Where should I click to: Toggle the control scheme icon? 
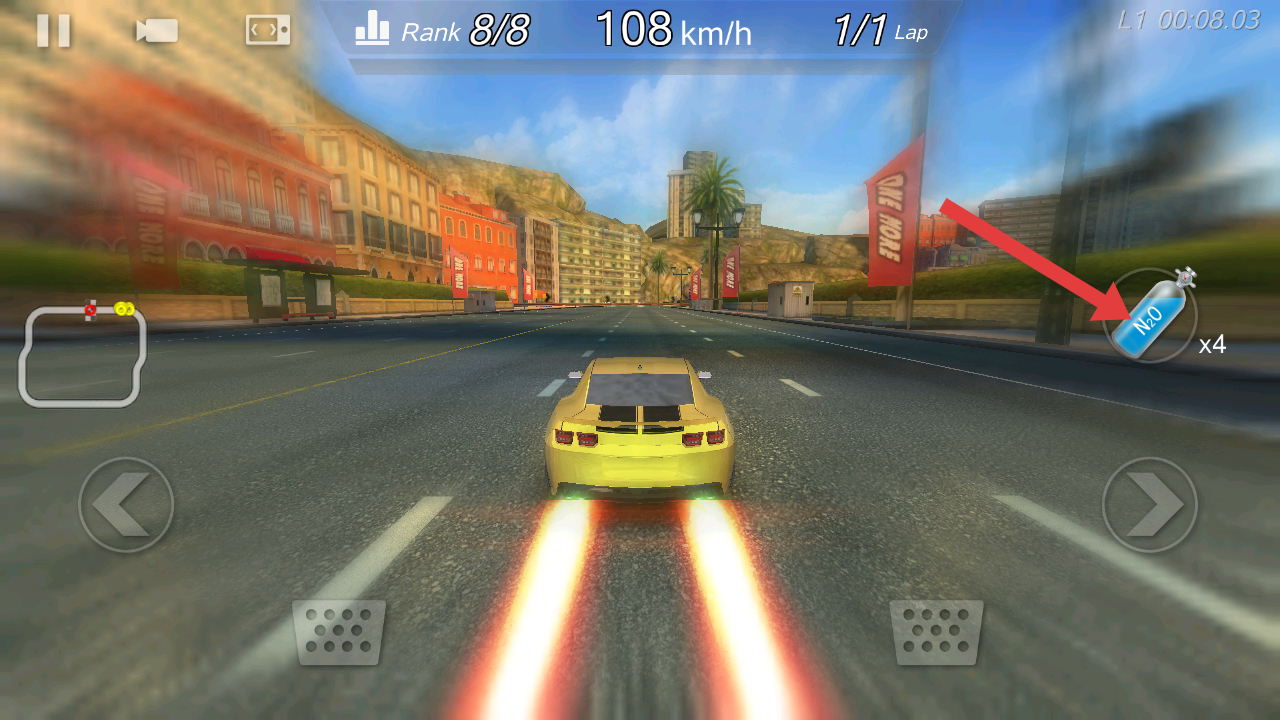pos(268,31)
